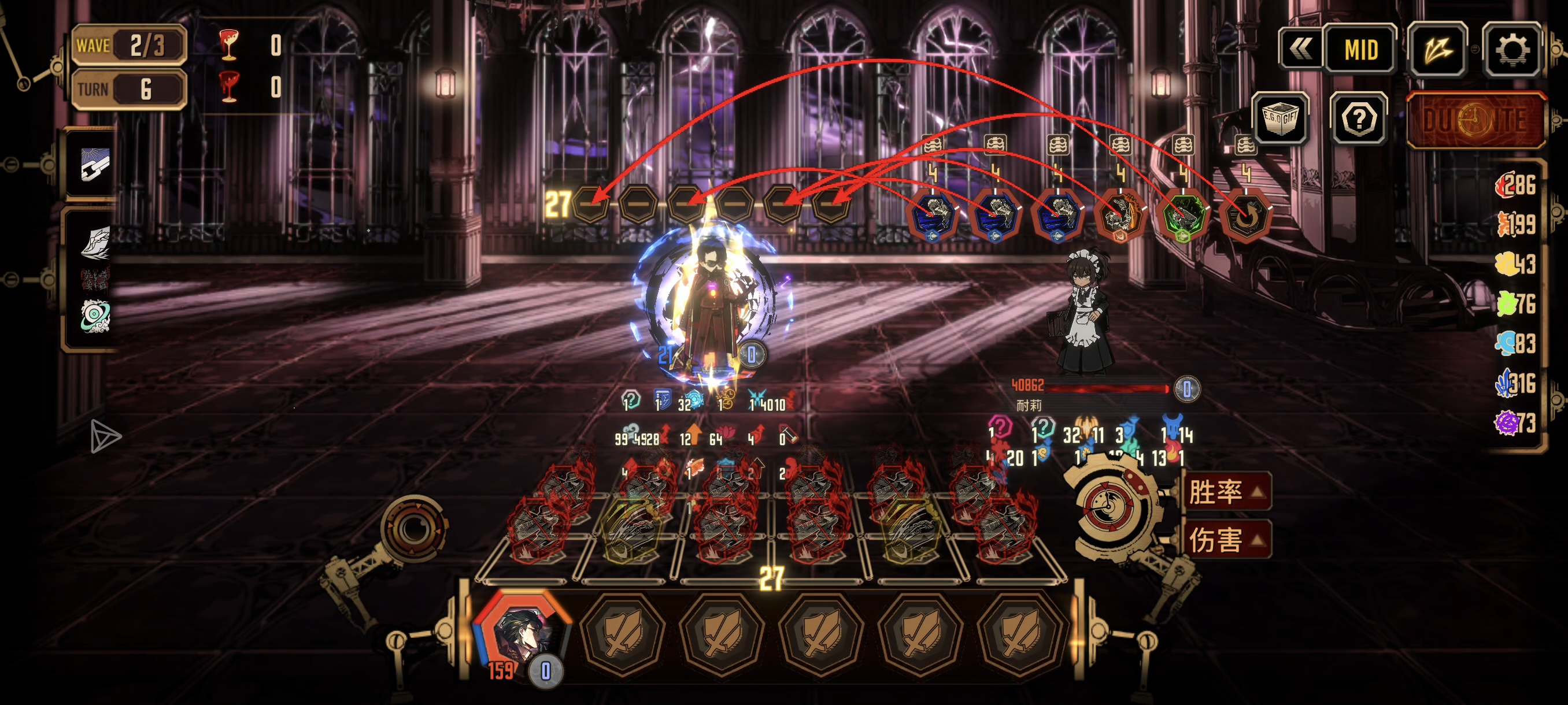Open the question mark help button
Image resolution: width=1568 pixels, height=705 pixels.
[1359, 119]
